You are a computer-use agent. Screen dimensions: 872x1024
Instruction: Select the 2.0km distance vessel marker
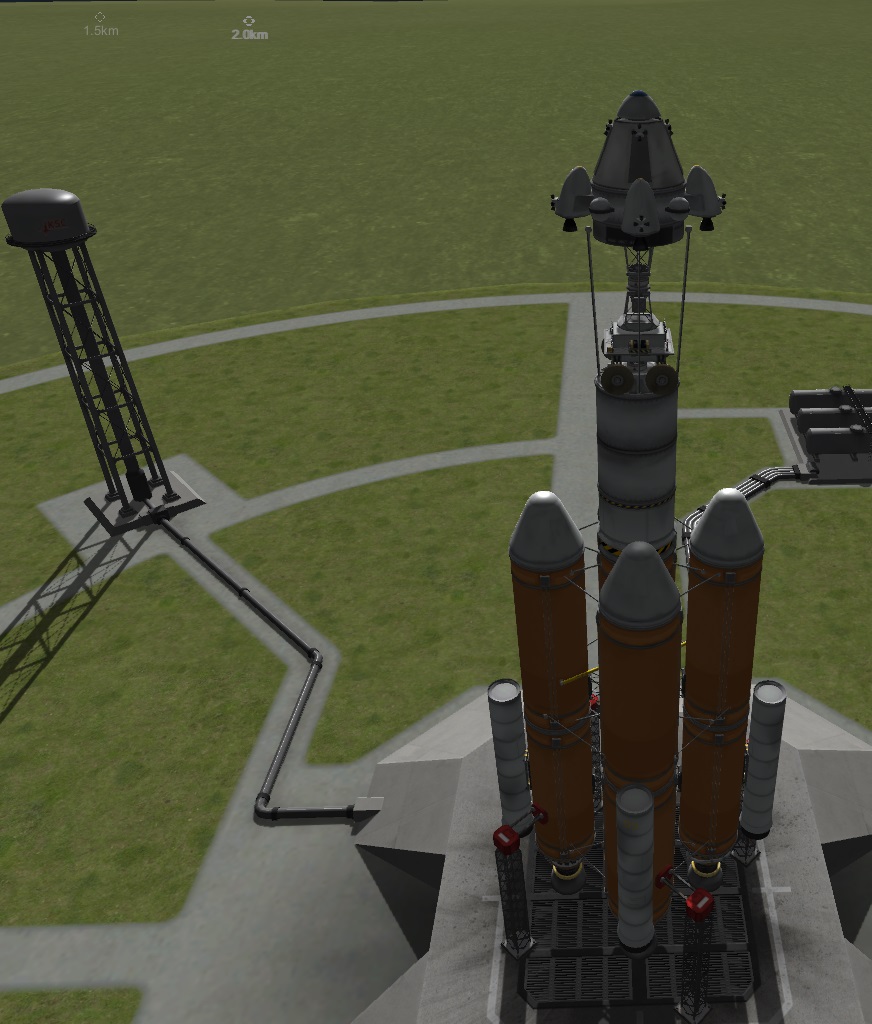pos(249,20)
